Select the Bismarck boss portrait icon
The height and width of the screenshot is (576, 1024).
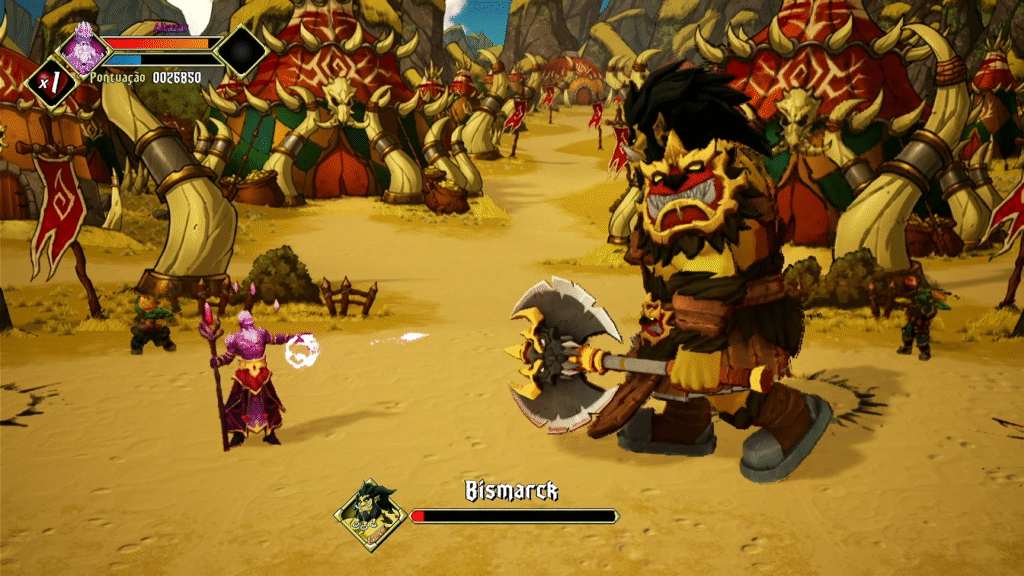(369, 514)
